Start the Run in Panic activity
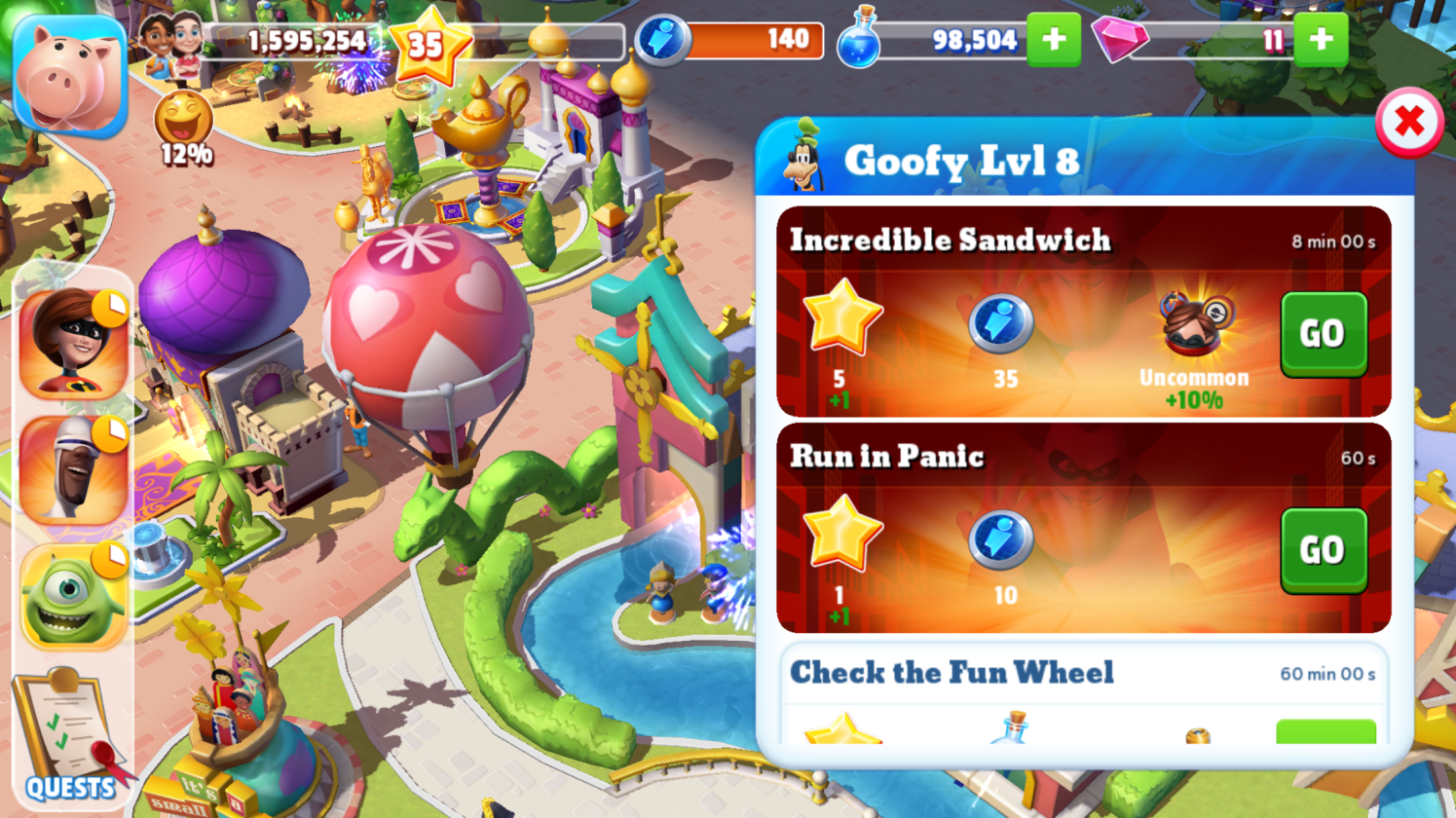1456x818 pixels. [1323, 550]
